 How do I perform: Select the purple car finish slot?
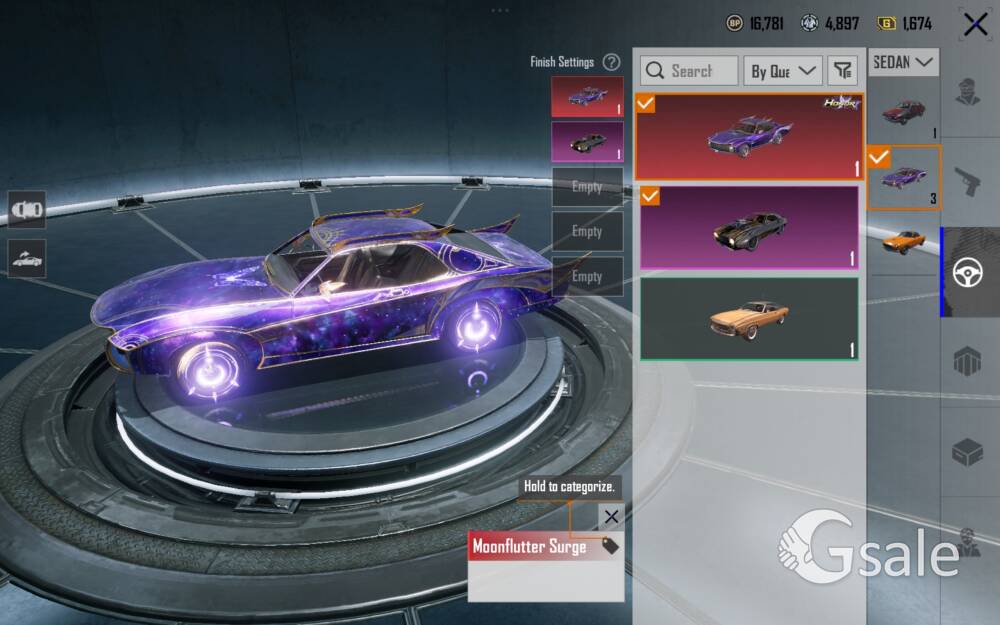(x=587, y=97)
